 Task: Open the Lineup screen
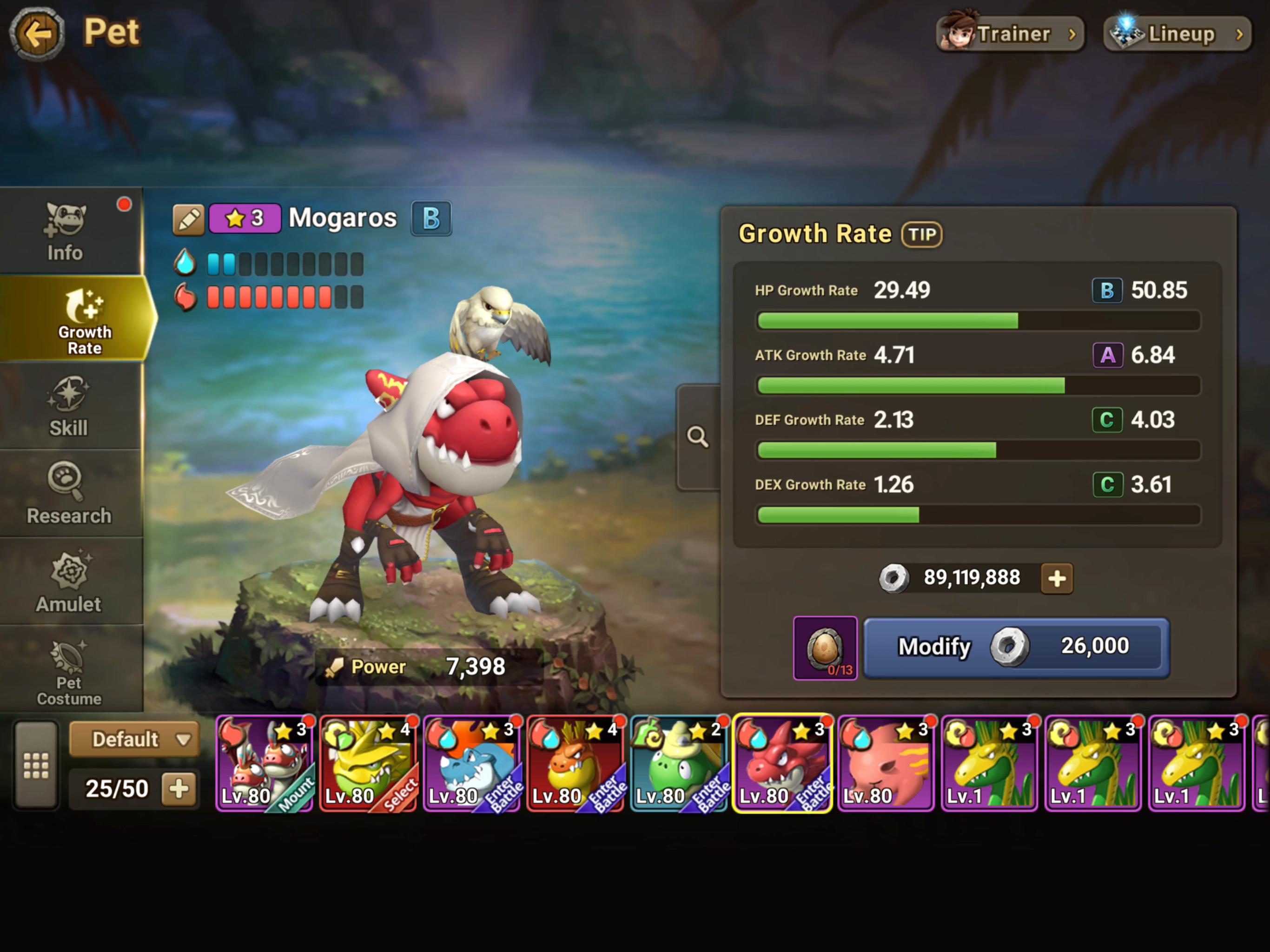tap(1177, 34)
